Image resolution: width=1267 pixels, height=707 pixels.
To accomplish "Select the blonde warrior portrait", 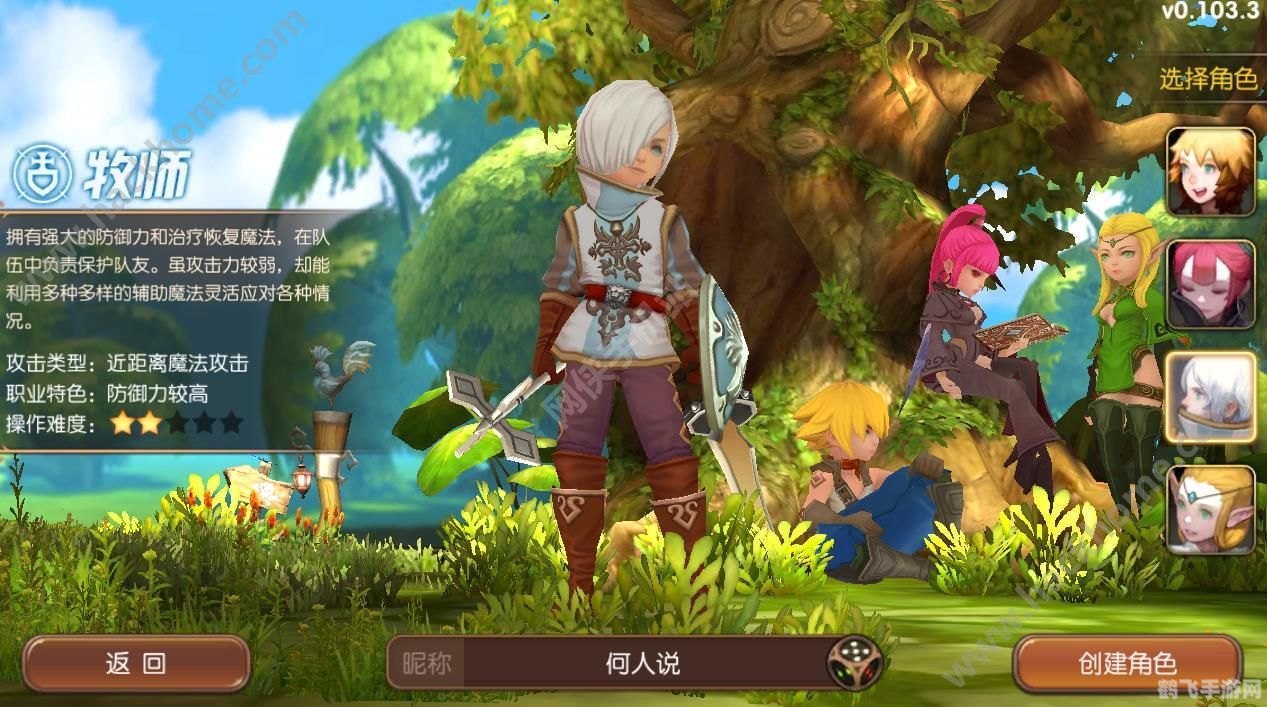I will coord(1211,172).
